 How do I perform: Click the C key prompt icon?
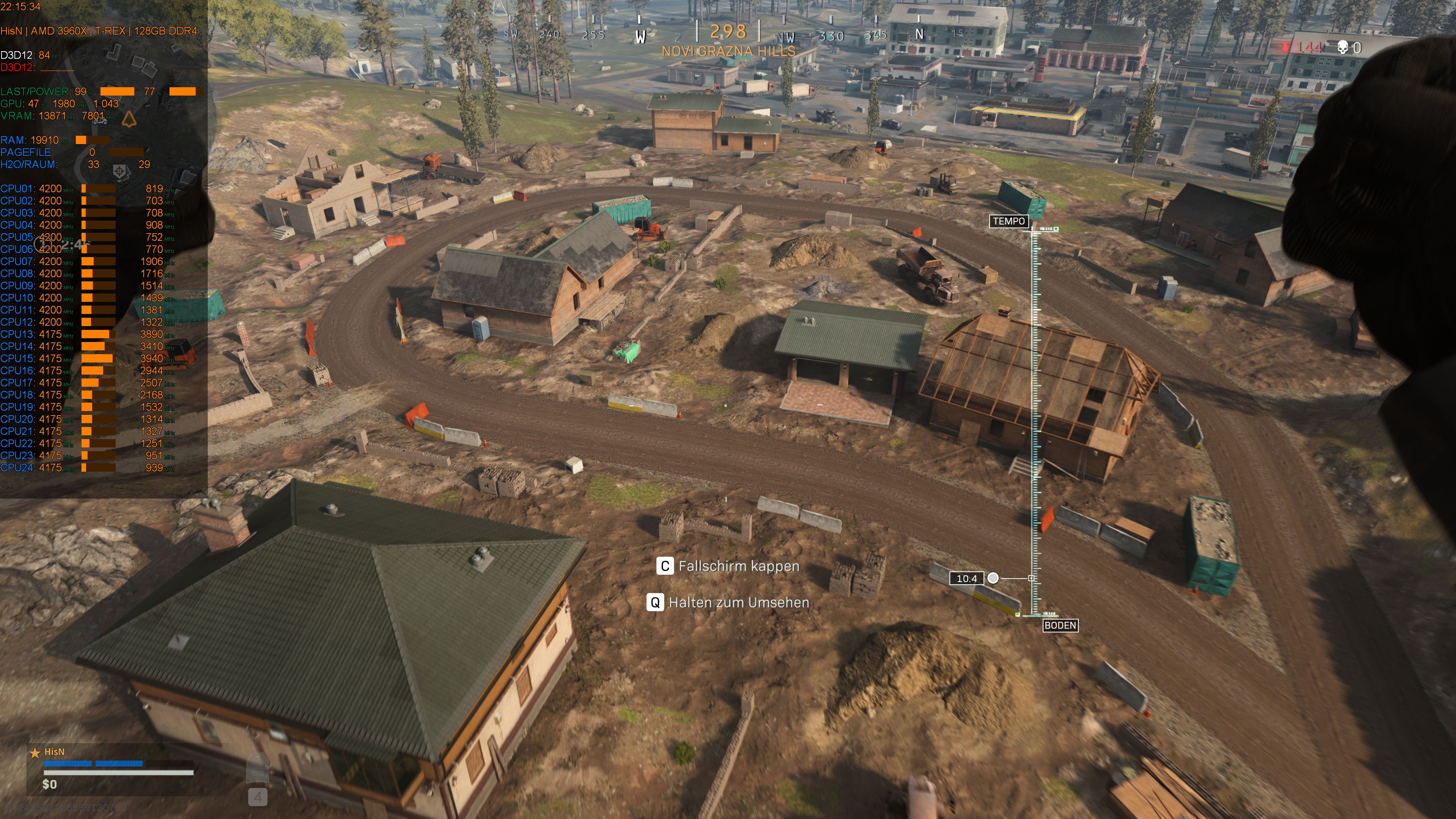coord(666,566)
